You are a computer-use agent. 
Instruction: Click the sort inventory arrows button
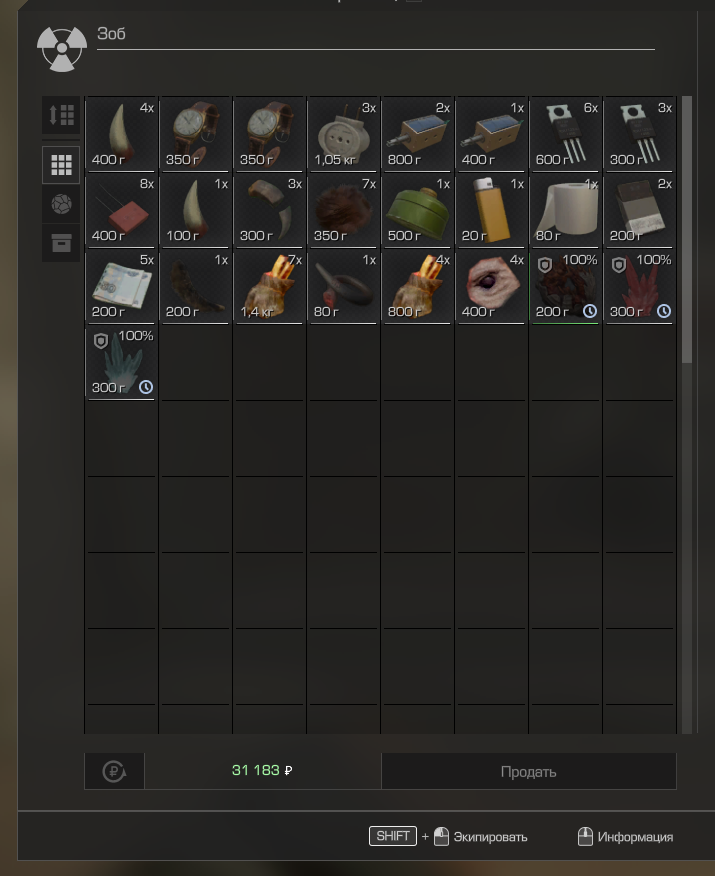click(61, 115)
